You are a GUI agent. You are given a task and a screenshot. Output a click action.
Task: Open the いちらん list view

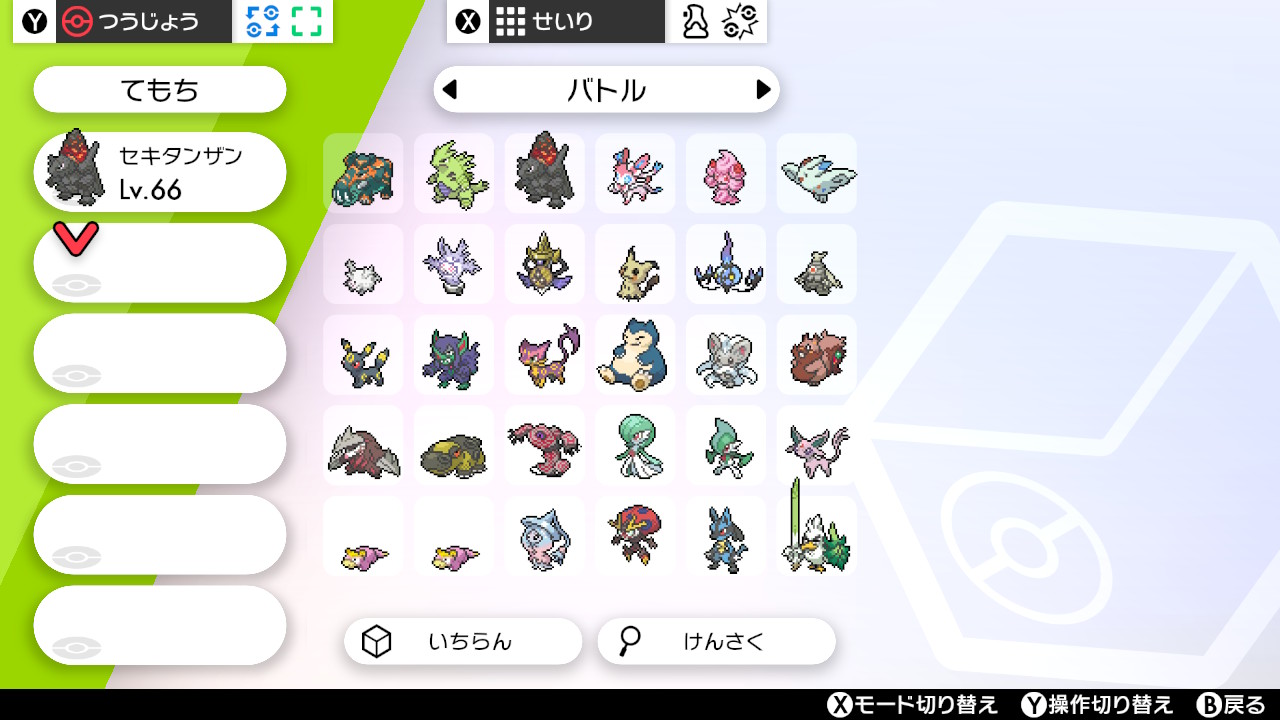[462, 642]
